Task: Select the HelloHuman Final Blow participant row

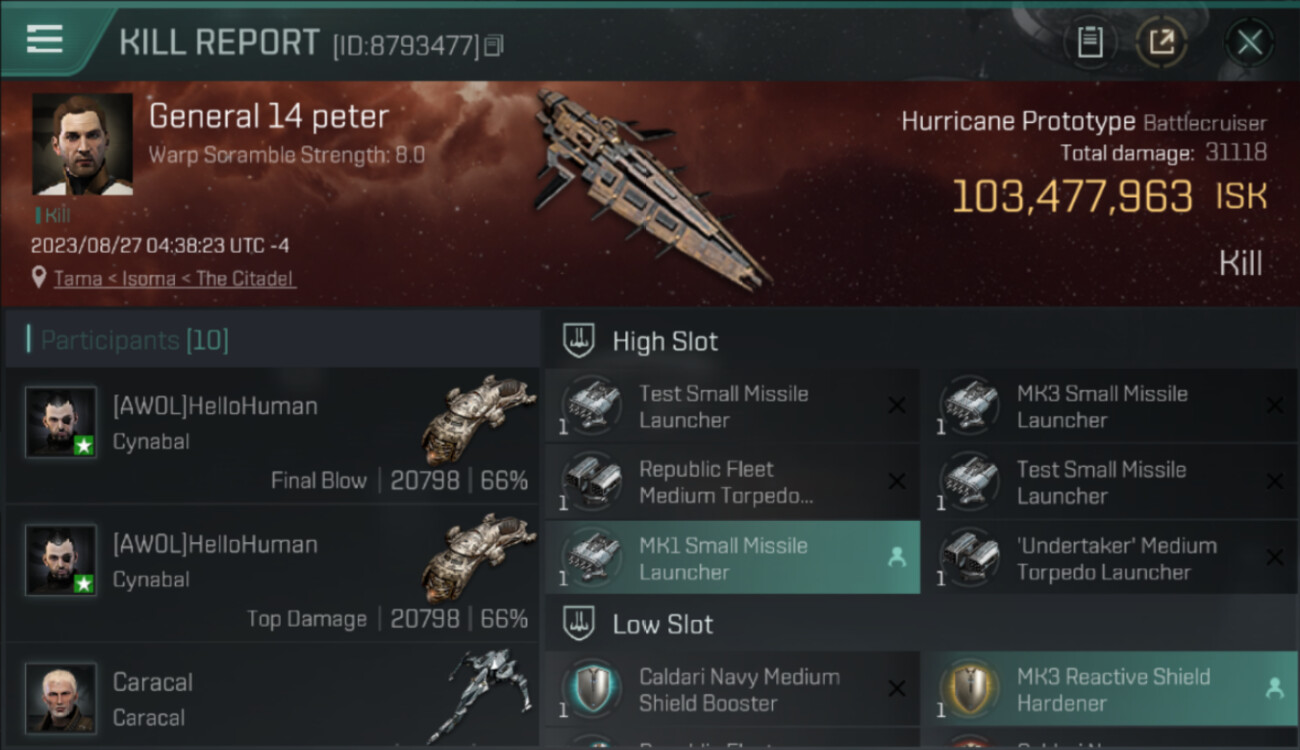Action: tap(272, 435)
